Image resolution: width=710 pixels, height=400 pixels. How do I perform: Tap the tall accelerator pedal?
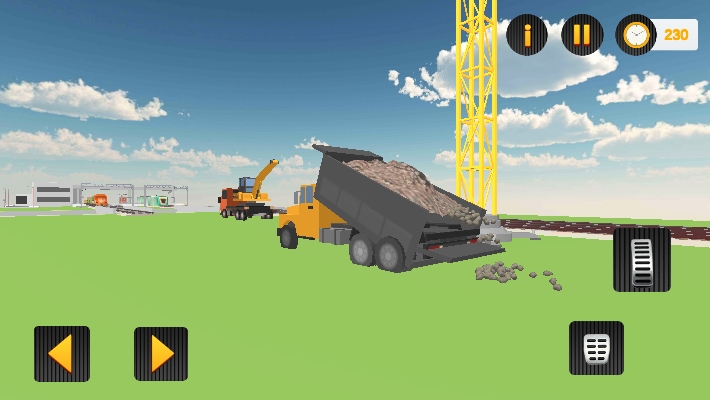coord(642,259)
